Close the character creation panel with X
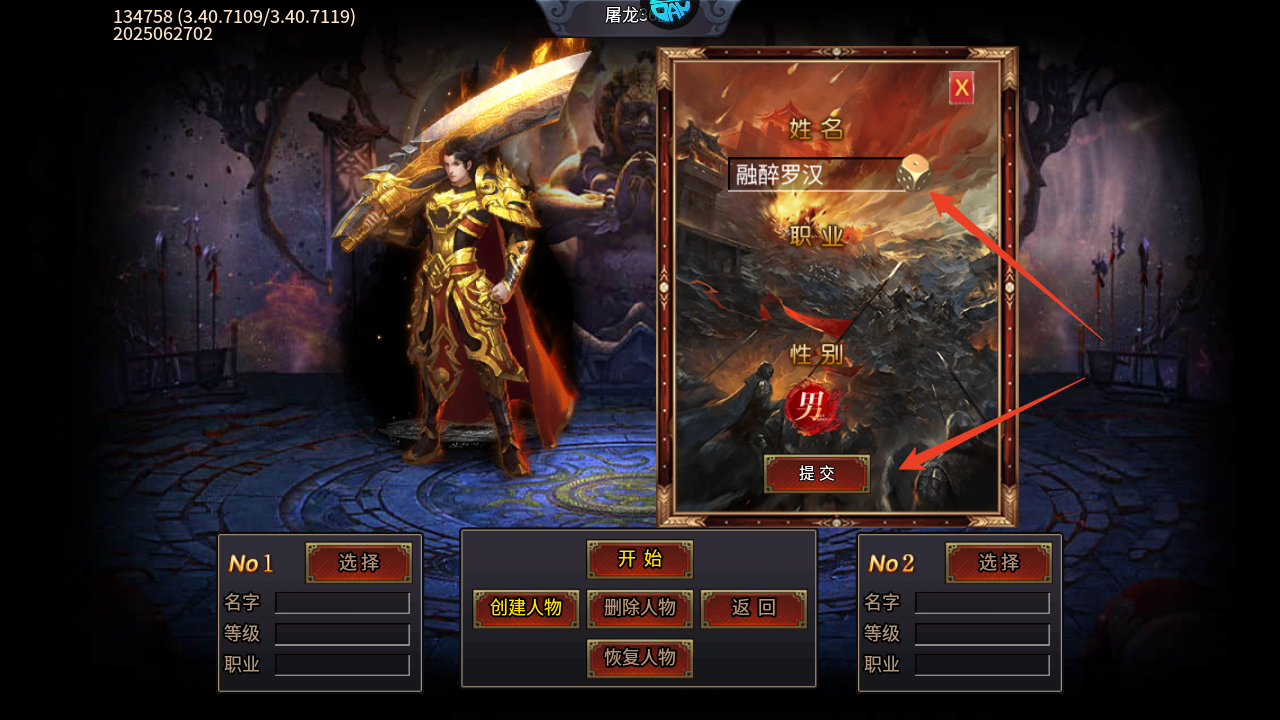This screenshot has height=720, width=1280. pos(959,87)
